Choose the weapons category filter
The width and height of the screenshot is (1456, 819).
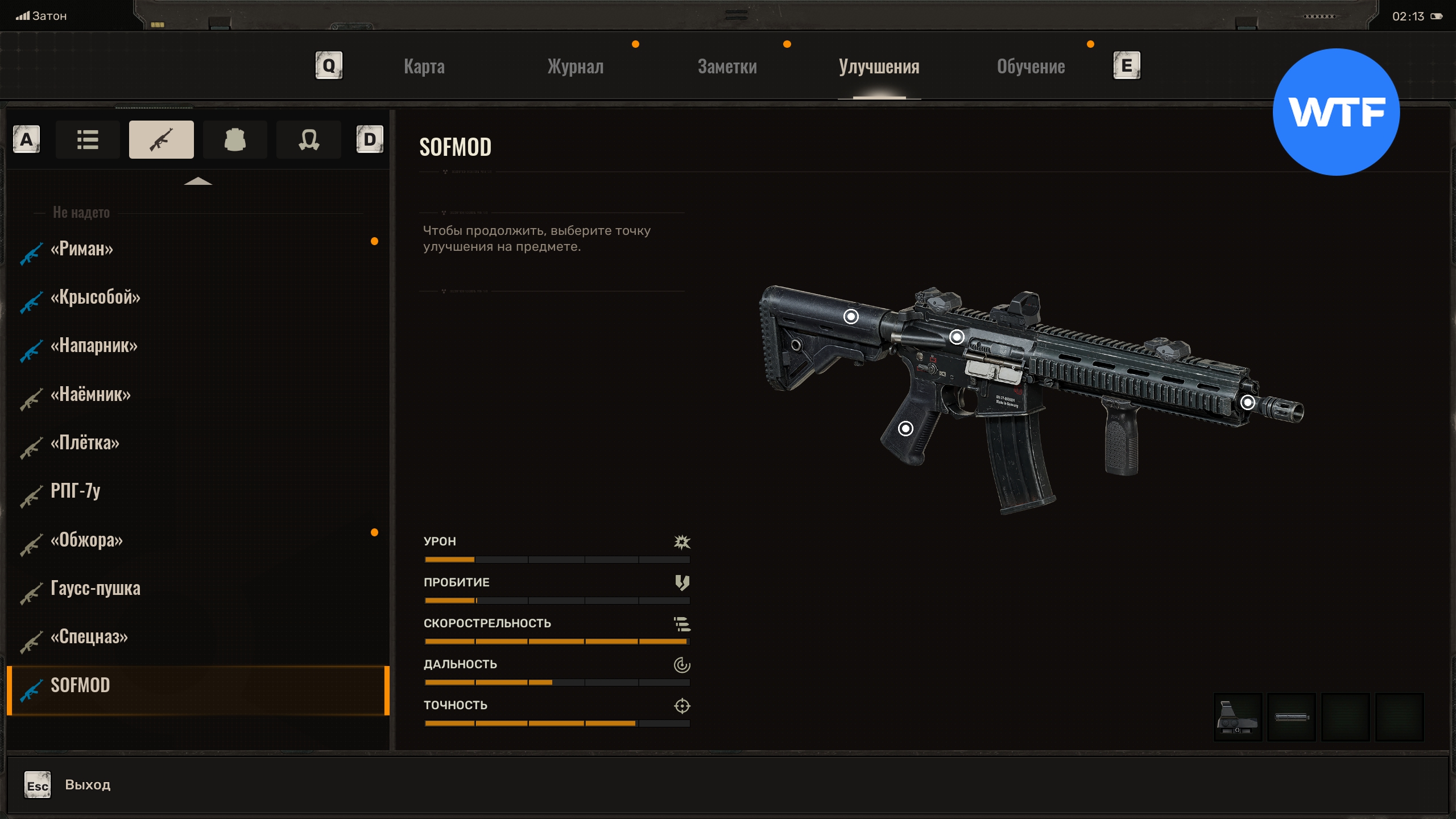pos(162,139)
